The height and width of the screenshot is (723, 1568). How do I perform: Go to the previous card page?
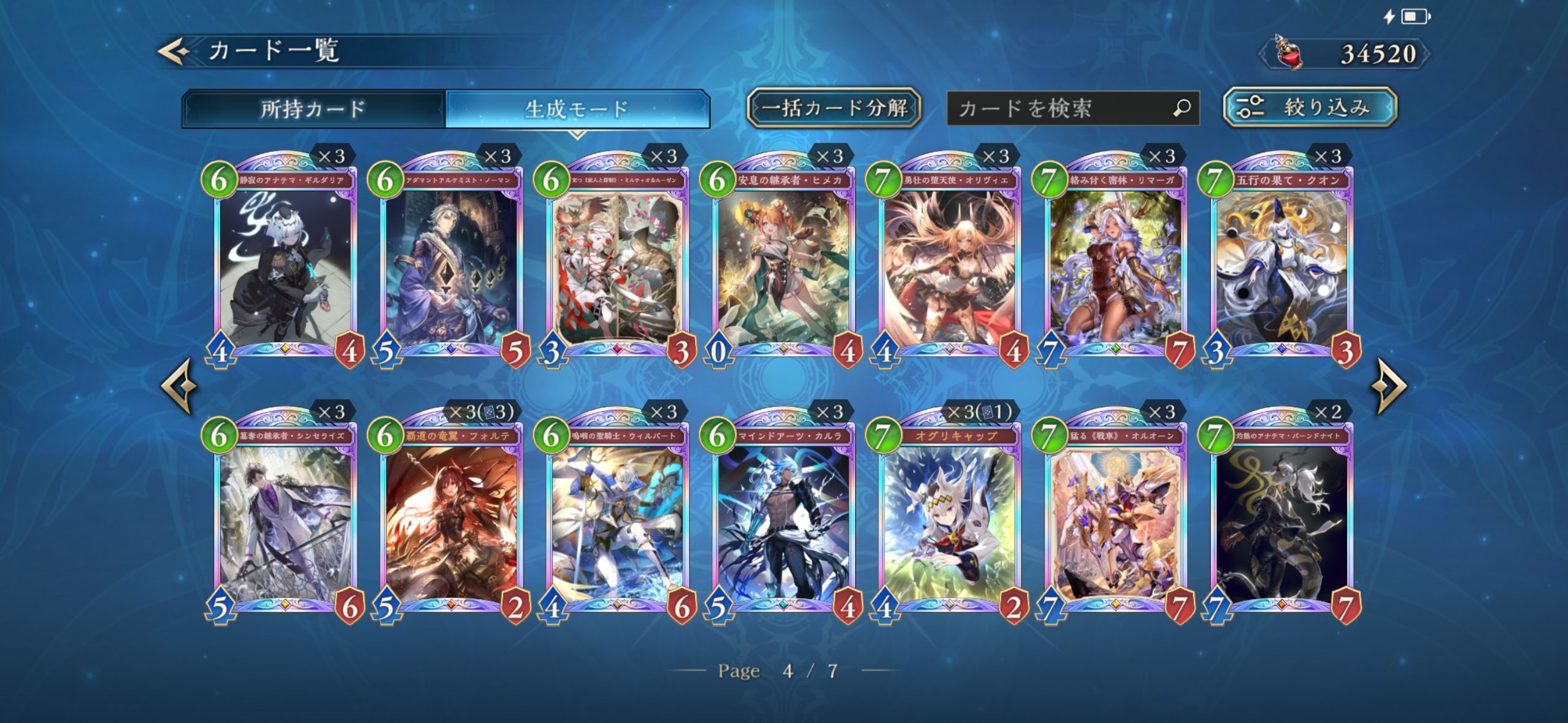point(179,386)
